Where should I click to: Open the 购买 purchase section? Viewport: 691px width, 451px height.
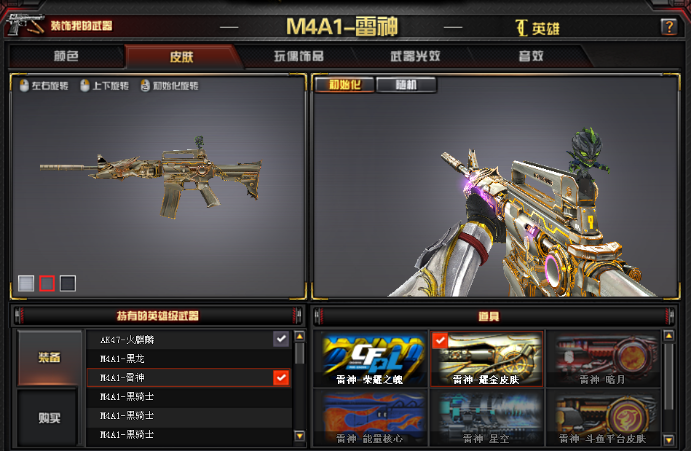[x=49, y=416]
